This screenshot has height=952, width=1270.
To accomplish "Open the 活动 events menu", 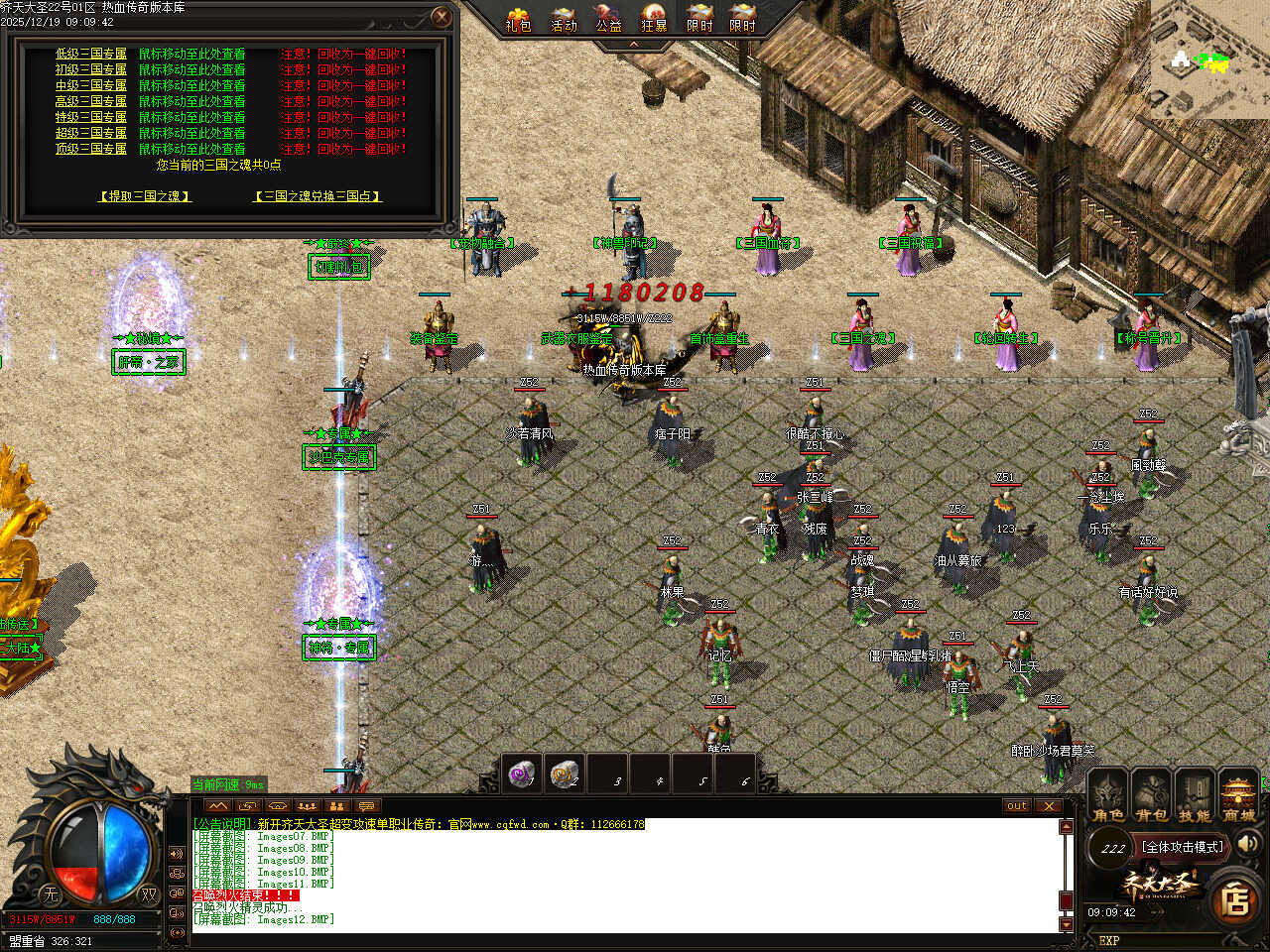I will click(564, 18).
